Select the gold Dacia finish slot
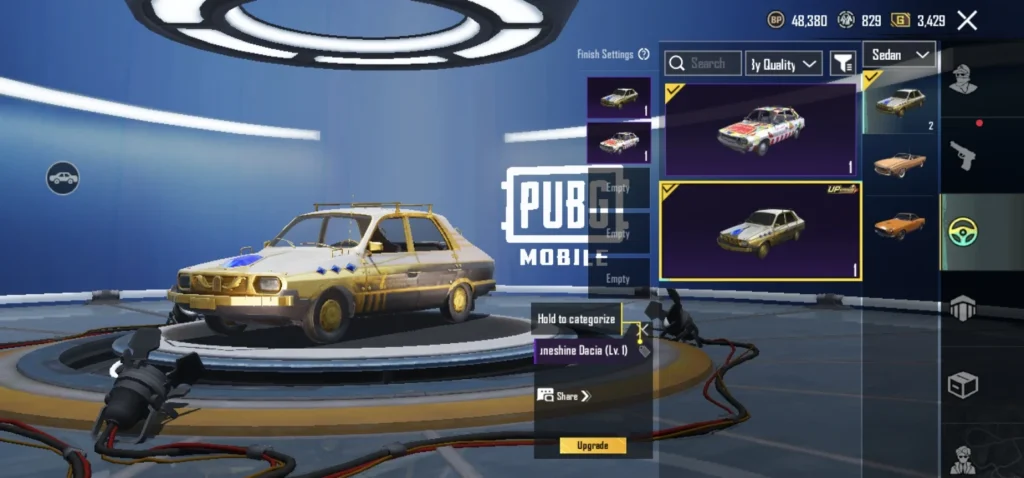This screenshot has height=478, width=1024. pyautogui.click(x=618, y=98)
